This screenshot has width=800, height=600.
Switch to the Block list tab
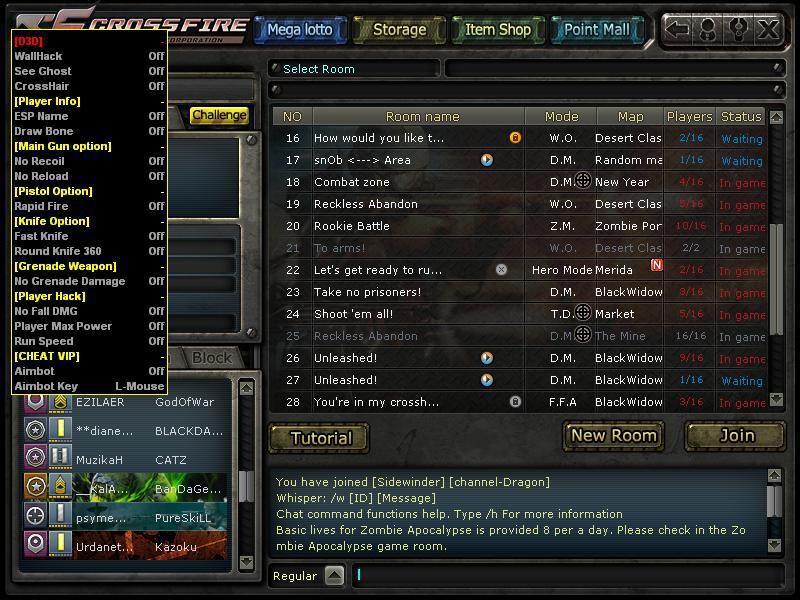[212, 357]
